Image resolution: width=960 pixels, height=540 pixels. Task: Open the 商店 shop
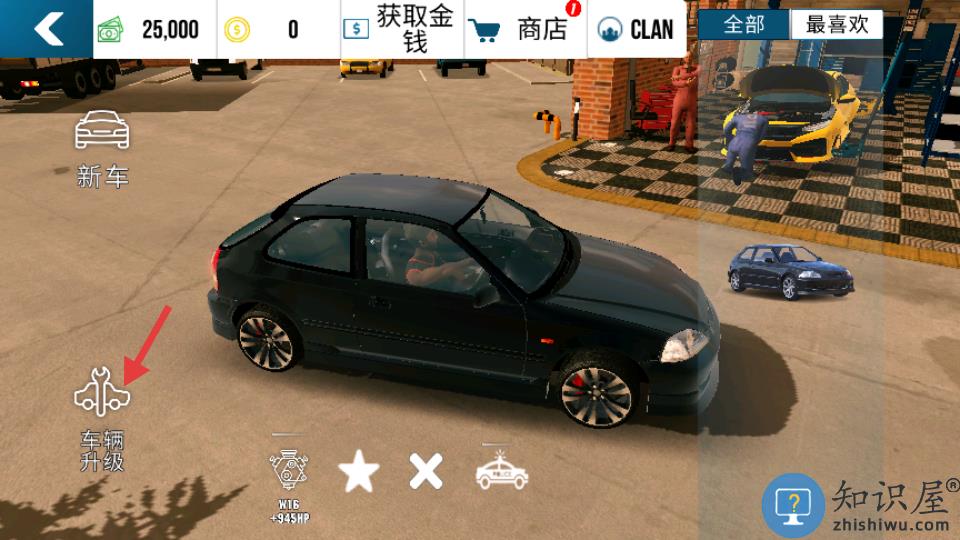pyautogui.click(x=524, y=29)
